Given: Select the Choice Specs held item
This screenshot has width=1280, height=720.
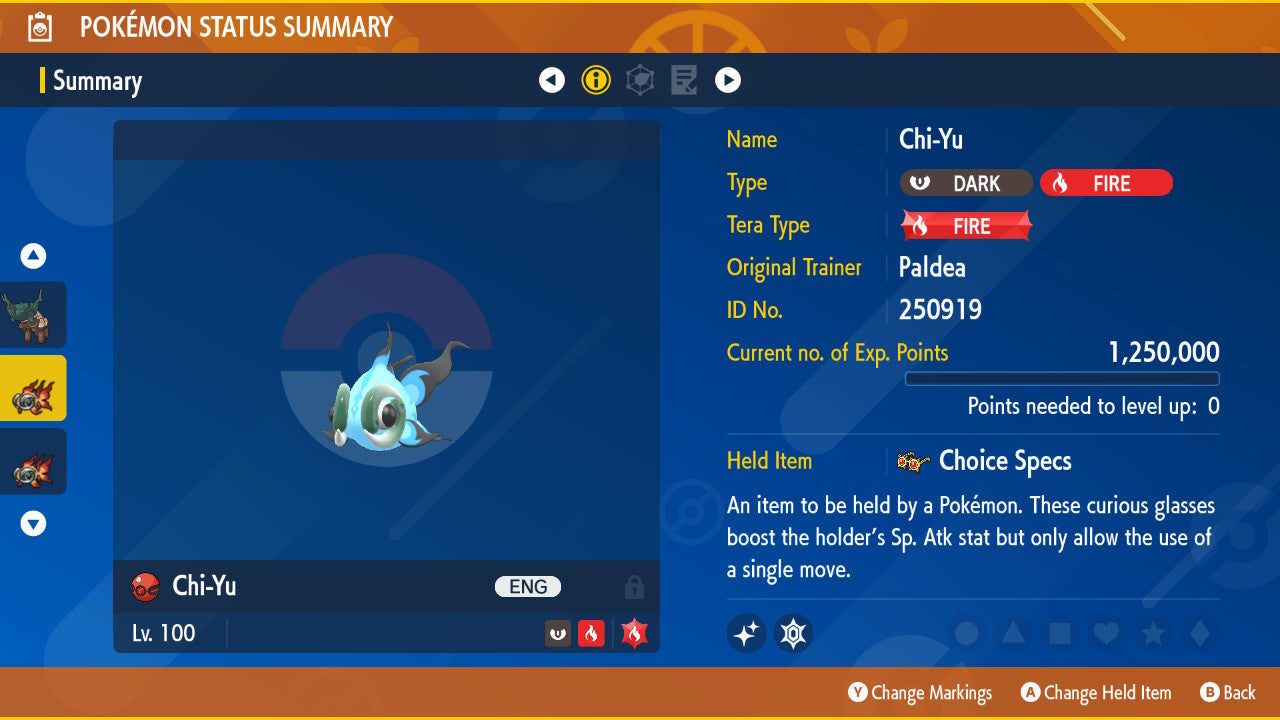Looking at the screenshot, I should (x=1004, y=461).
